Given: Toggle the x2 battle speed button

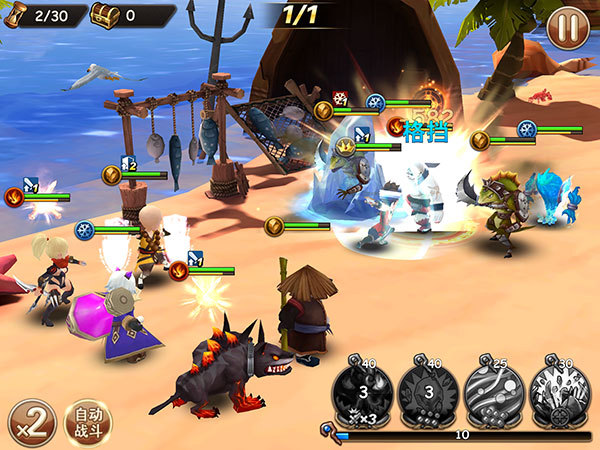Looking at the screenshot, I should (x=31, y=422).
